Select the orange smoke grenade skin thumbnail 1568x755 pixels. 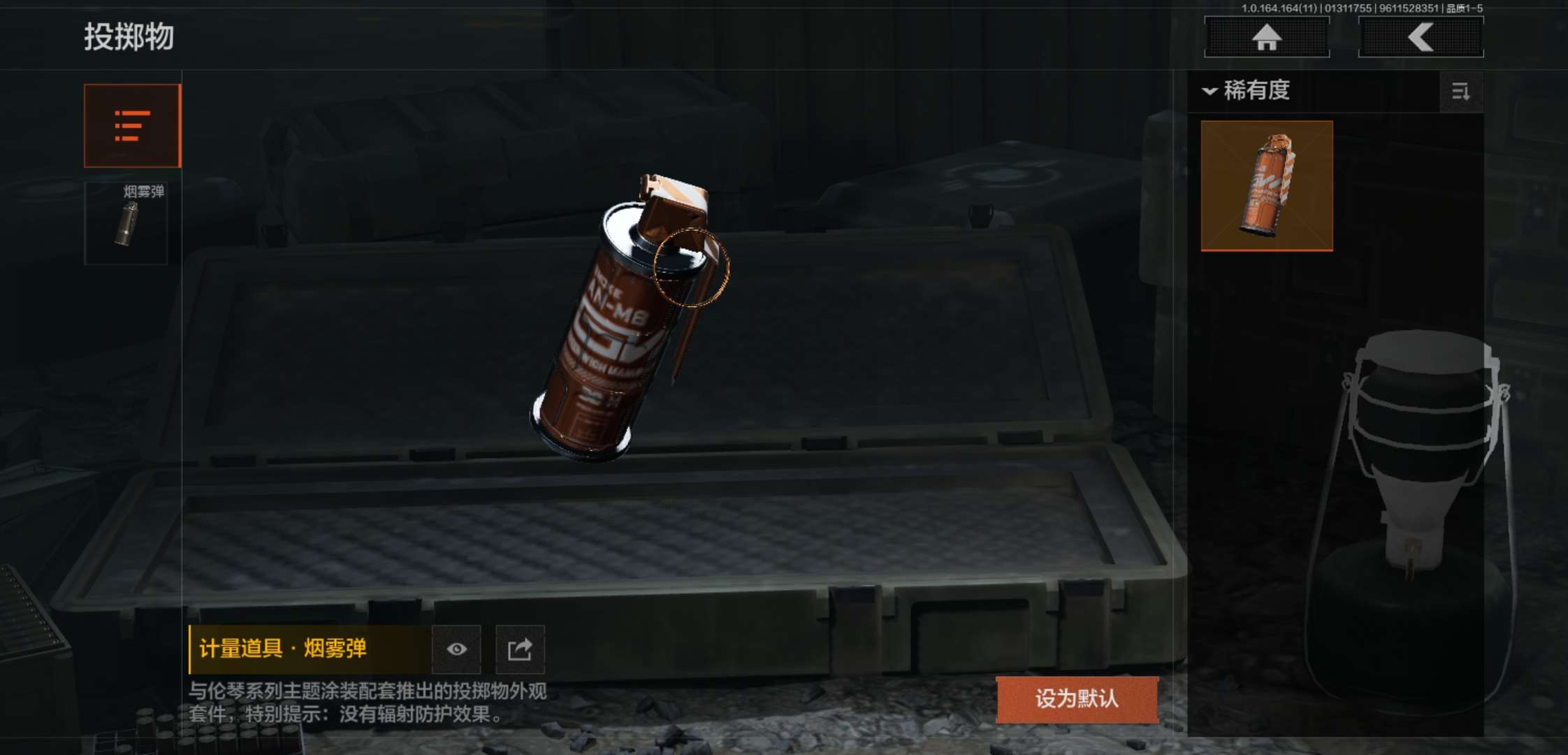click(x=1267, y=185)
